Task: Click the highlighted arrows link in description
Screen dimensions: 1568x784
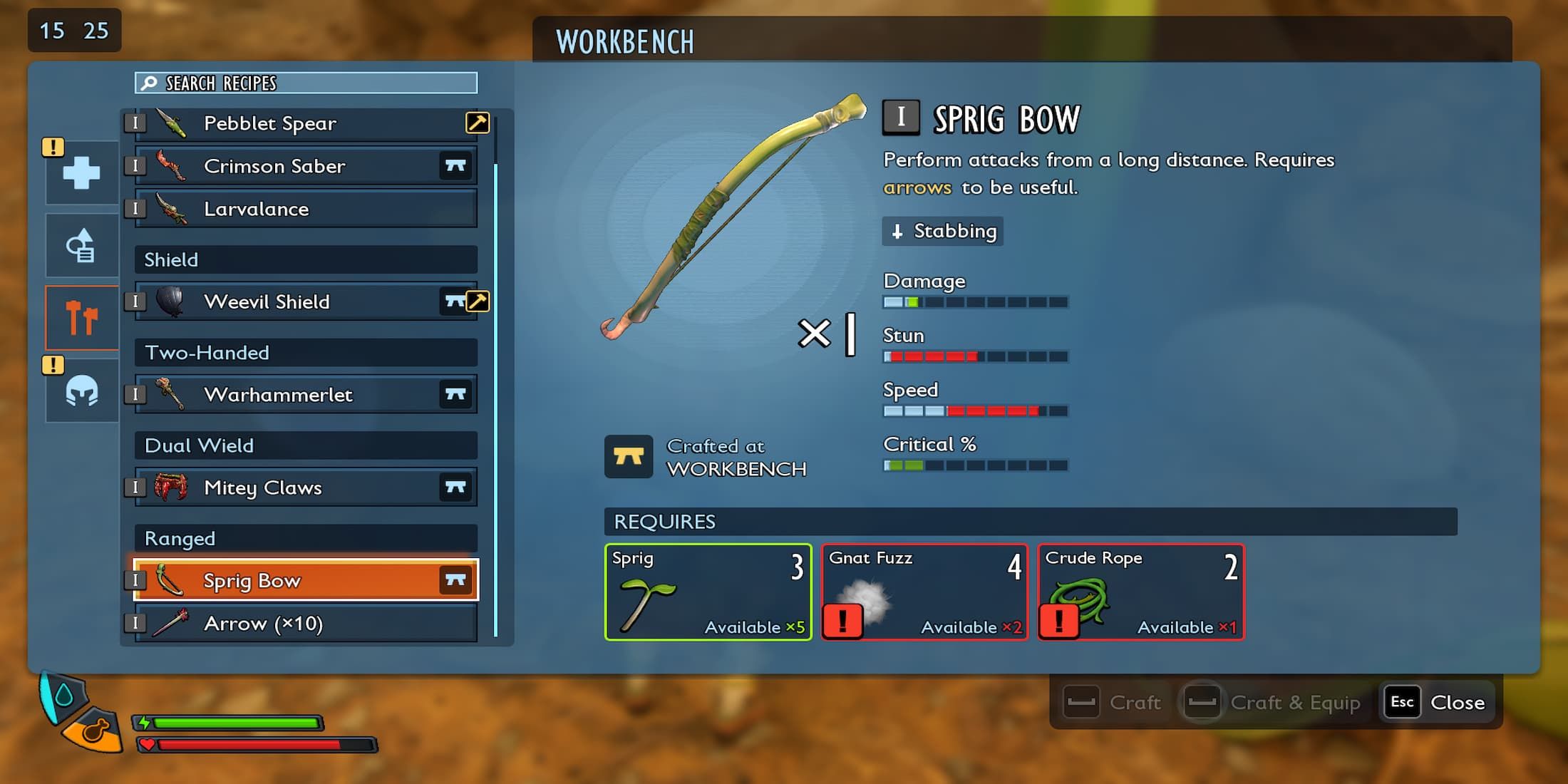Action: pyautogui.click(x=917, y=187)
